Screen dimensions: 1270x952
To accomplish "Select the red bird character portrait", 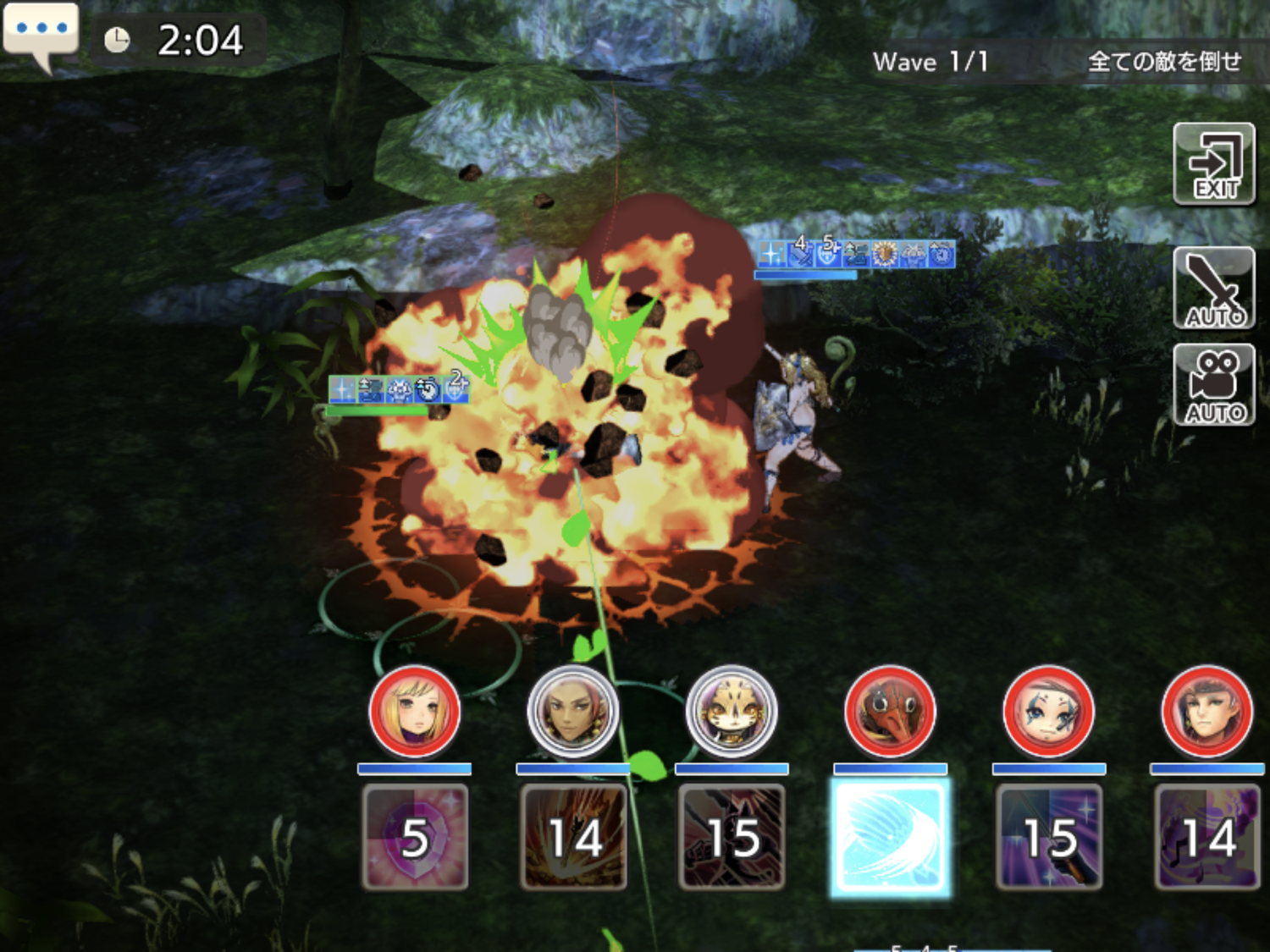I will point(890,712).
